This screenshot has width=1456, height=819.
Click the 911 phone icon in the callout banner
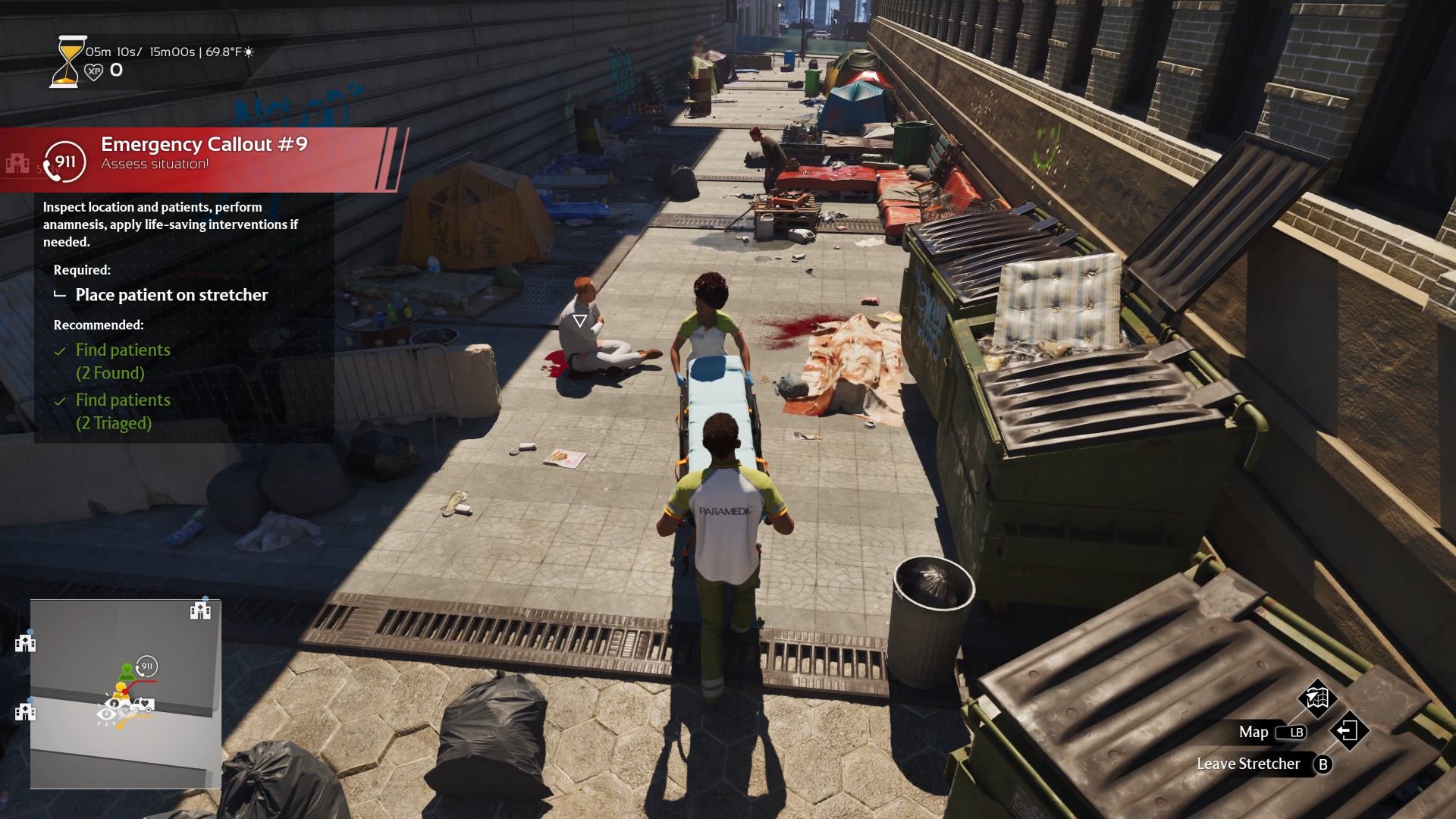[64, 162]
